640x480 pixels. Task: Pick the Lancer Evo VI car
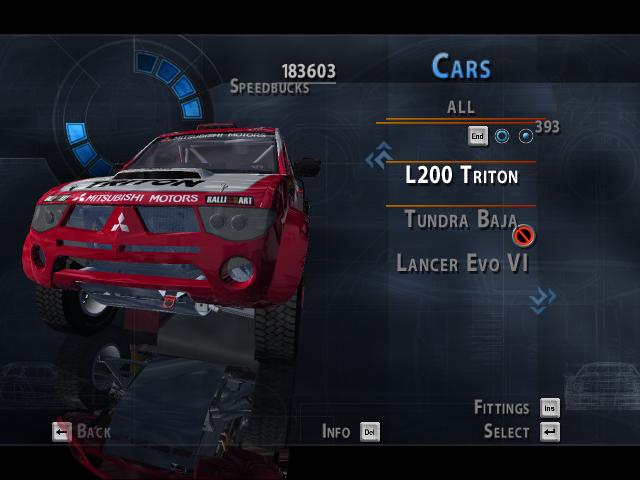[x=462, y=263]
